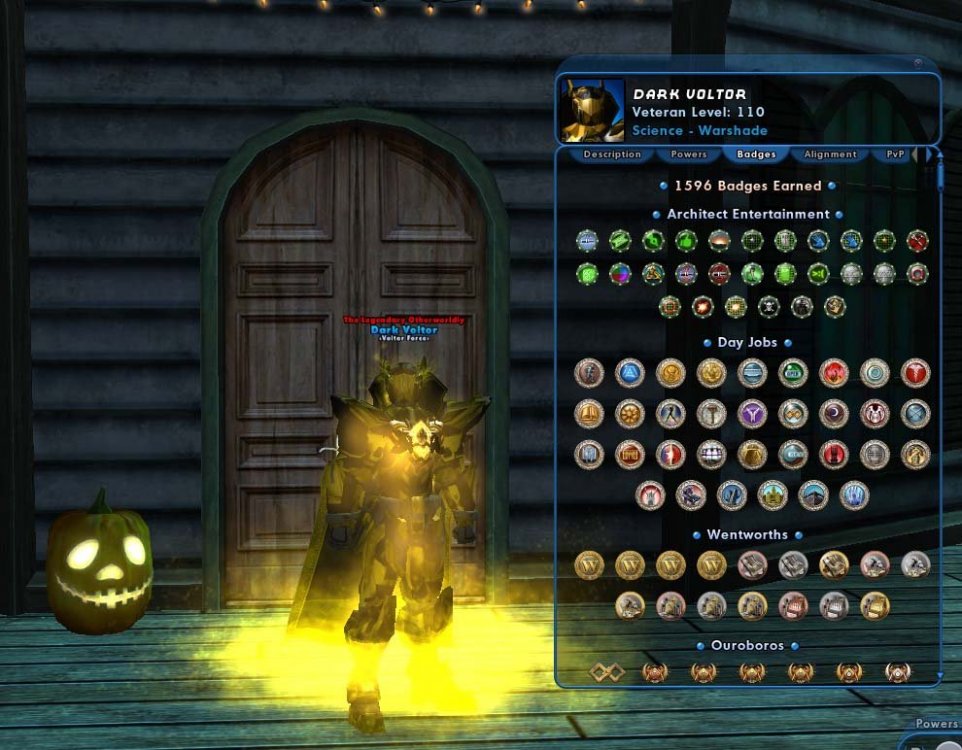Choose the hammer Day Jobs badge
The width and height of the screenshot is (962, 750).
pos(711,413)
